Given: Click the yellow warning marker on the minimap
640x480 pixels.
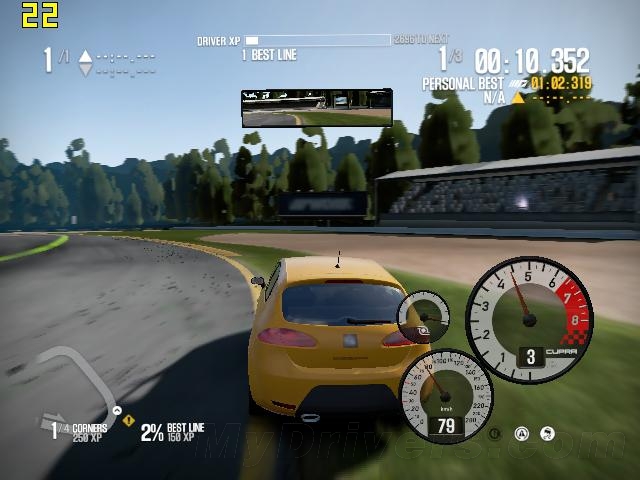Looking at the screenshot, I should click(x=128, y=421).
